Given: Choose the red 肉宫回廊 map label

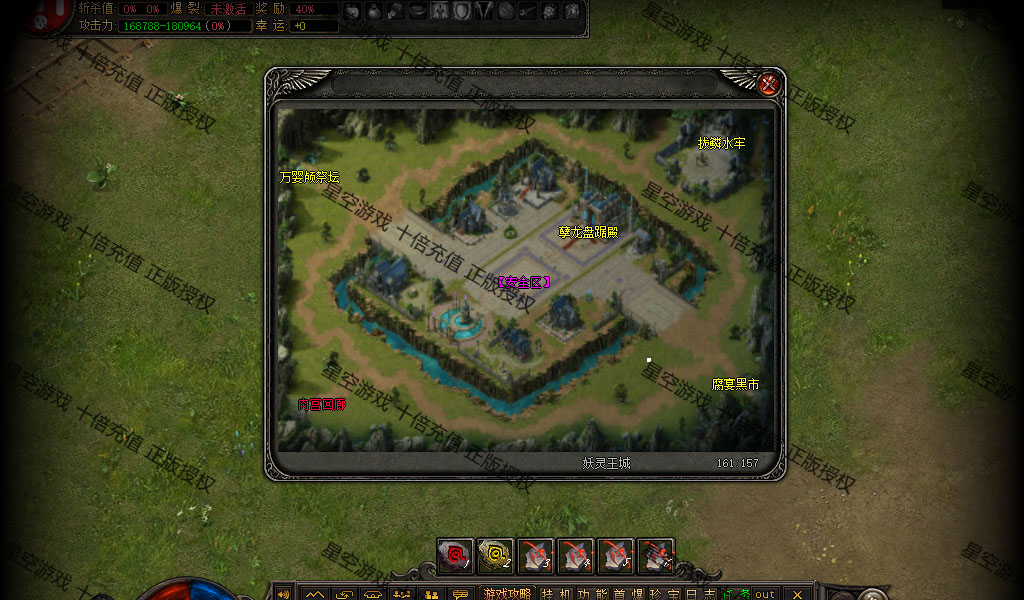Looking at the screenshot, I should (322, 404).
